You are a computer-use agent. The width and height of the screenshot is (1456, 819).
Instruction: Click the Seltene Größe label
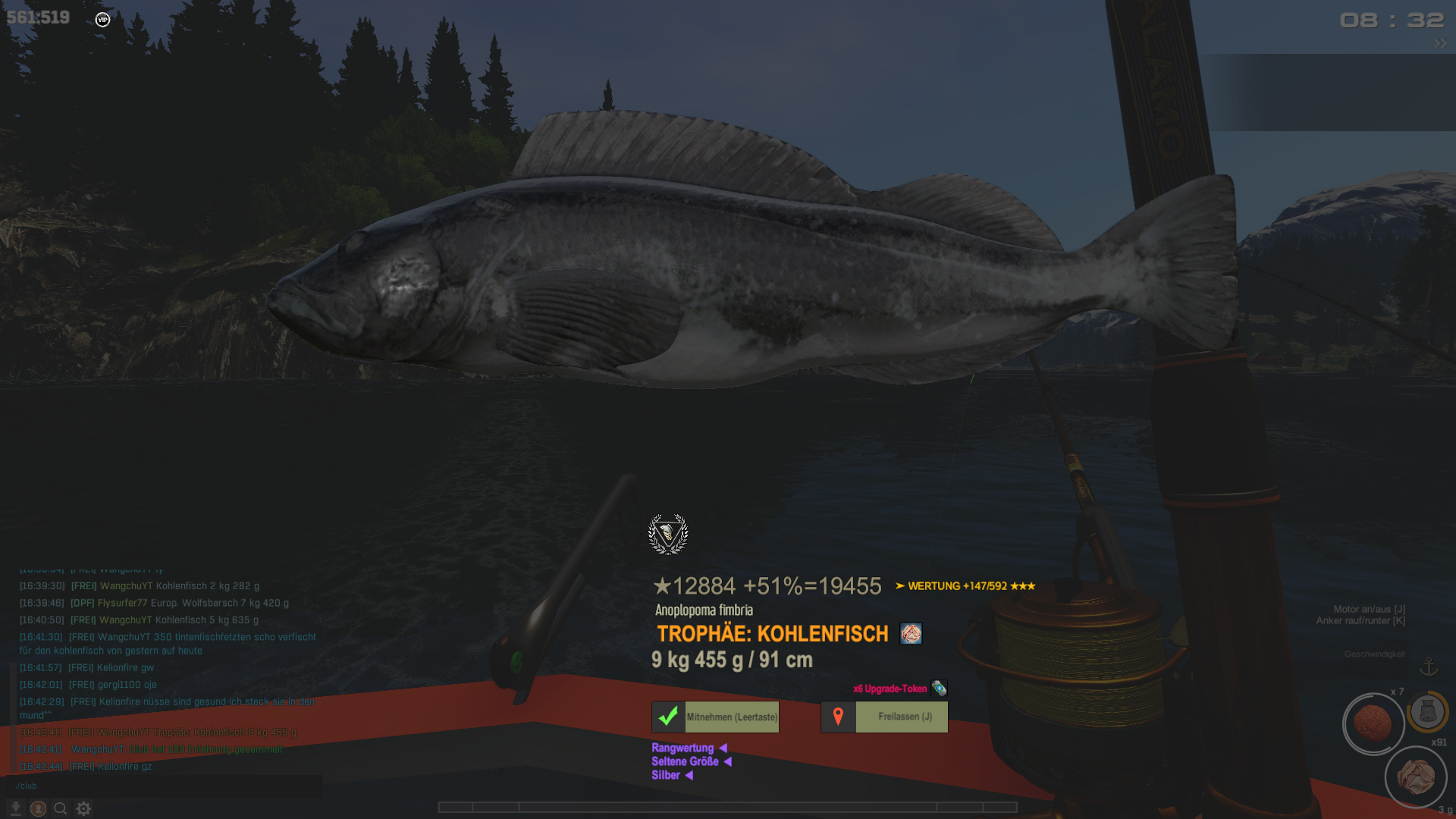[685, 761]
